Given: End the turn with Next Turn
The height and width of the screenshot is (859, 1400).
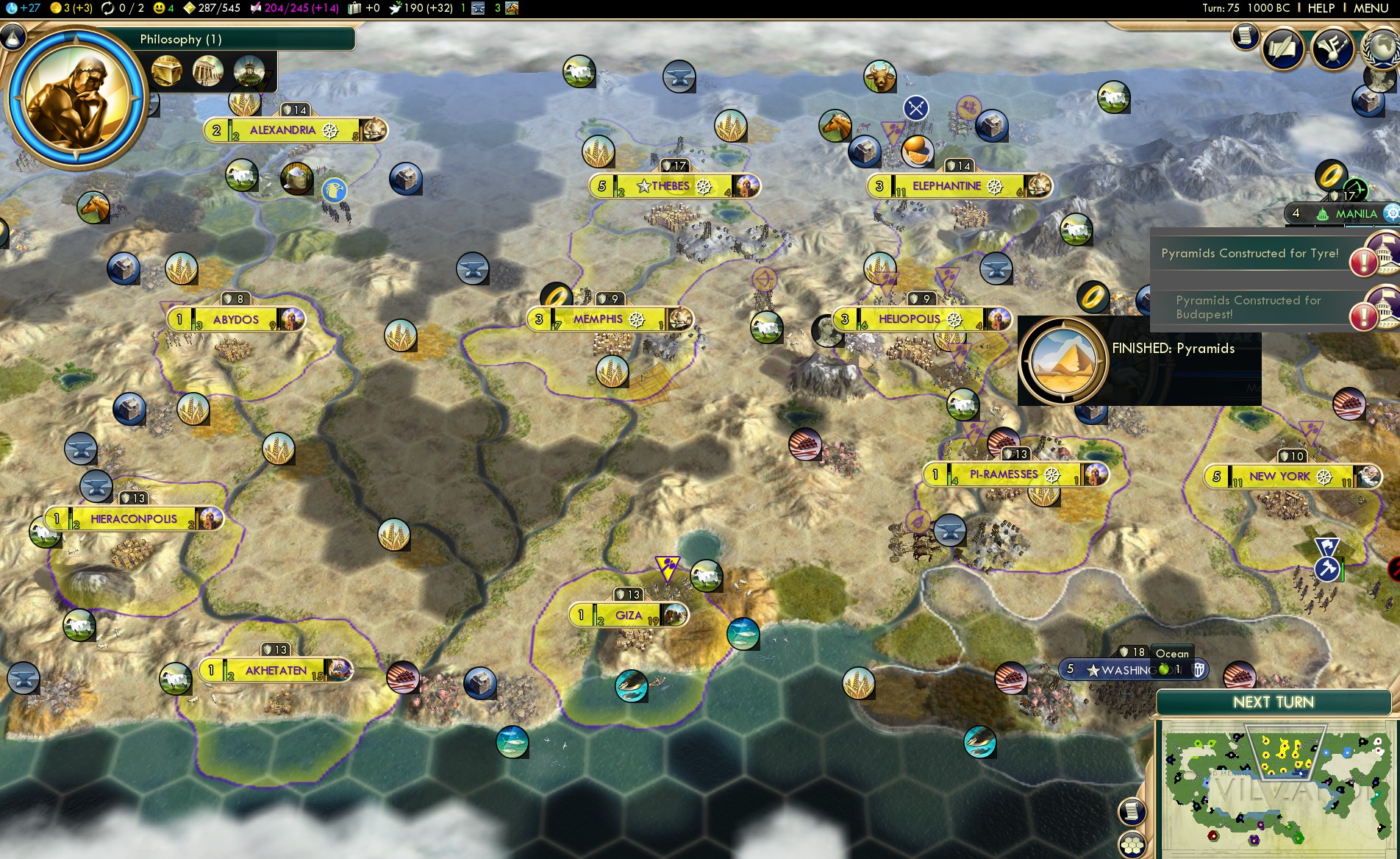Looking at the screenshot, I should [1273, 702].
